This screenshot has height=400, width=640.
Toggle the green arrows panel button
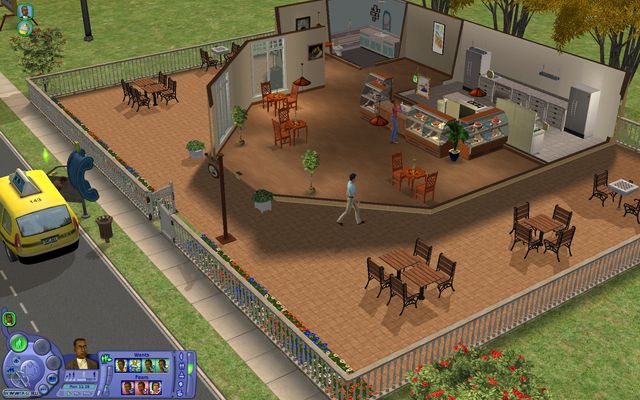pyautogui.click(x=106, y=358)
